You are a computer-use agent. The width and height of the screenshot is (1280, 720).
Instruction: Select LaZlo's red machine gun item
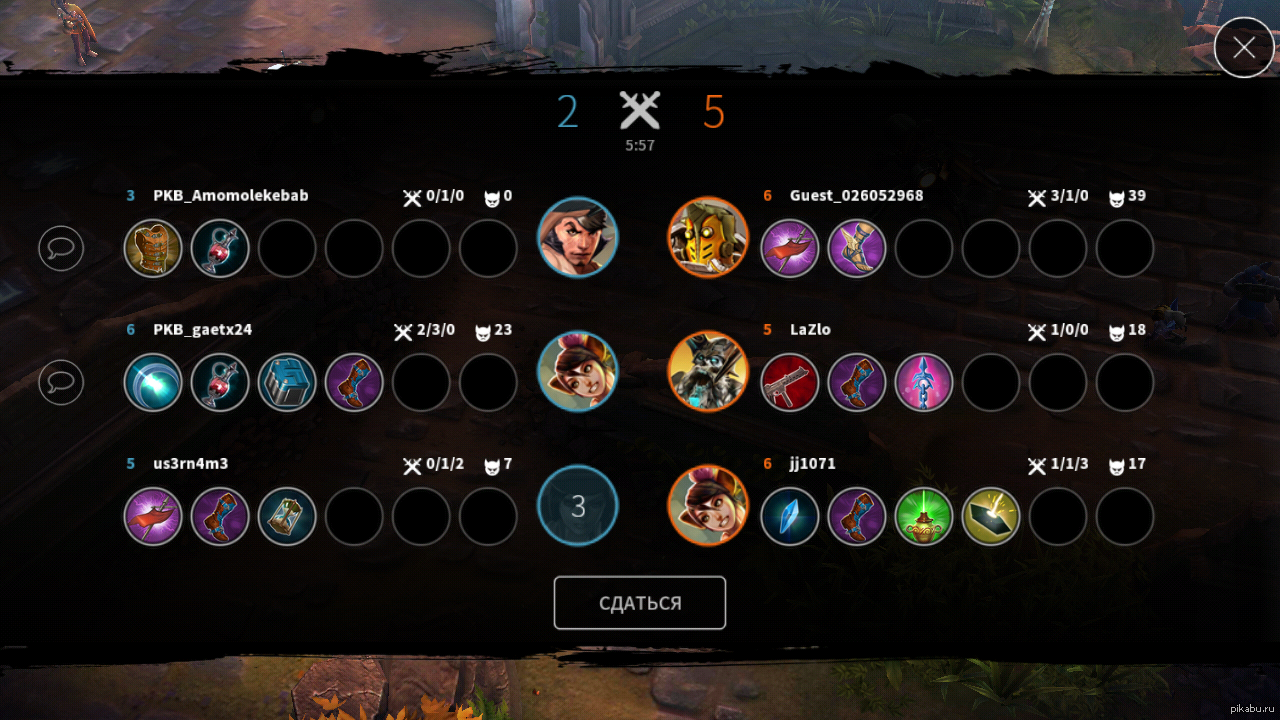(790, 382)
